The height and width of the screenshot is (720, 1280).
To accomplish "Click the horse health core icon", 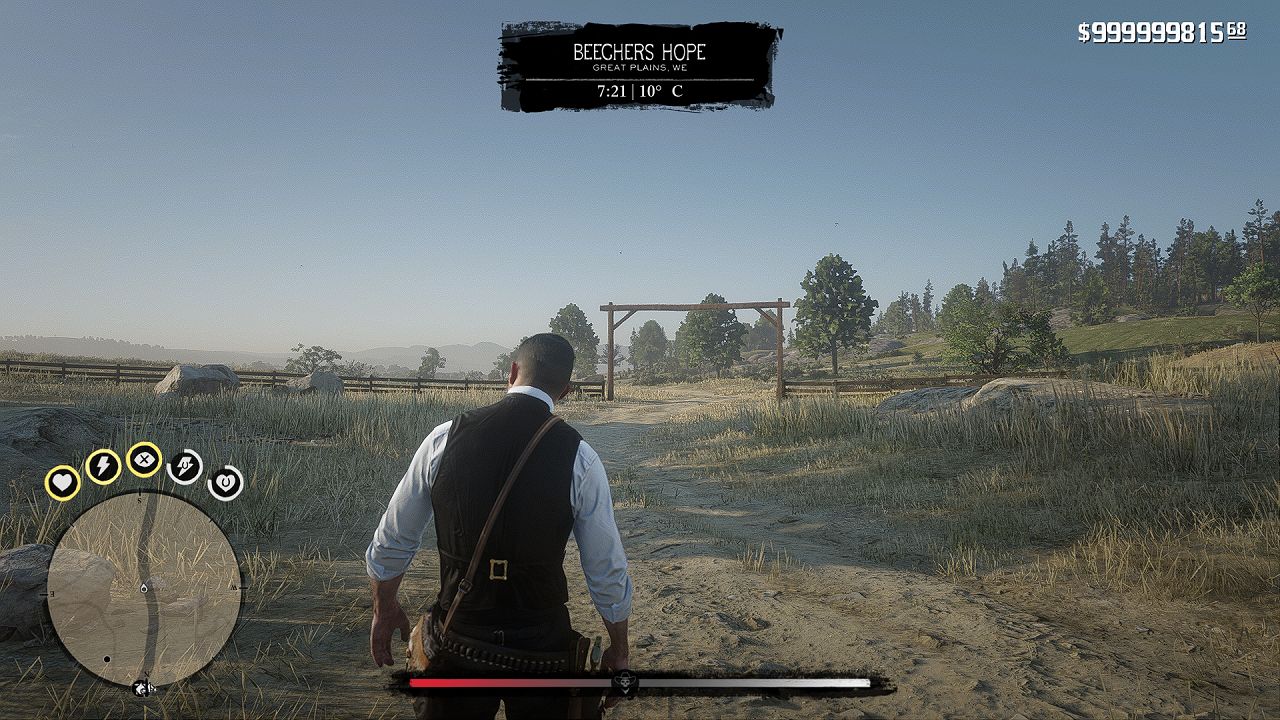I will (x=225, y=483).
